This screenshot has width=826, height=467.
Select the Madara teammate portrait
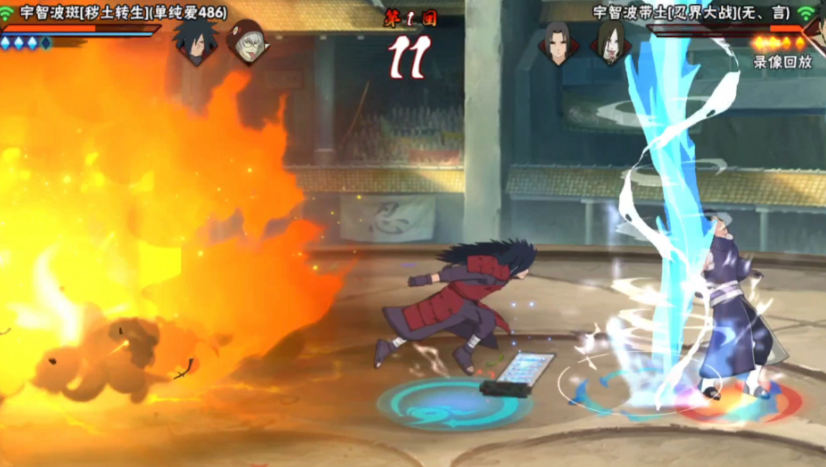195,42
